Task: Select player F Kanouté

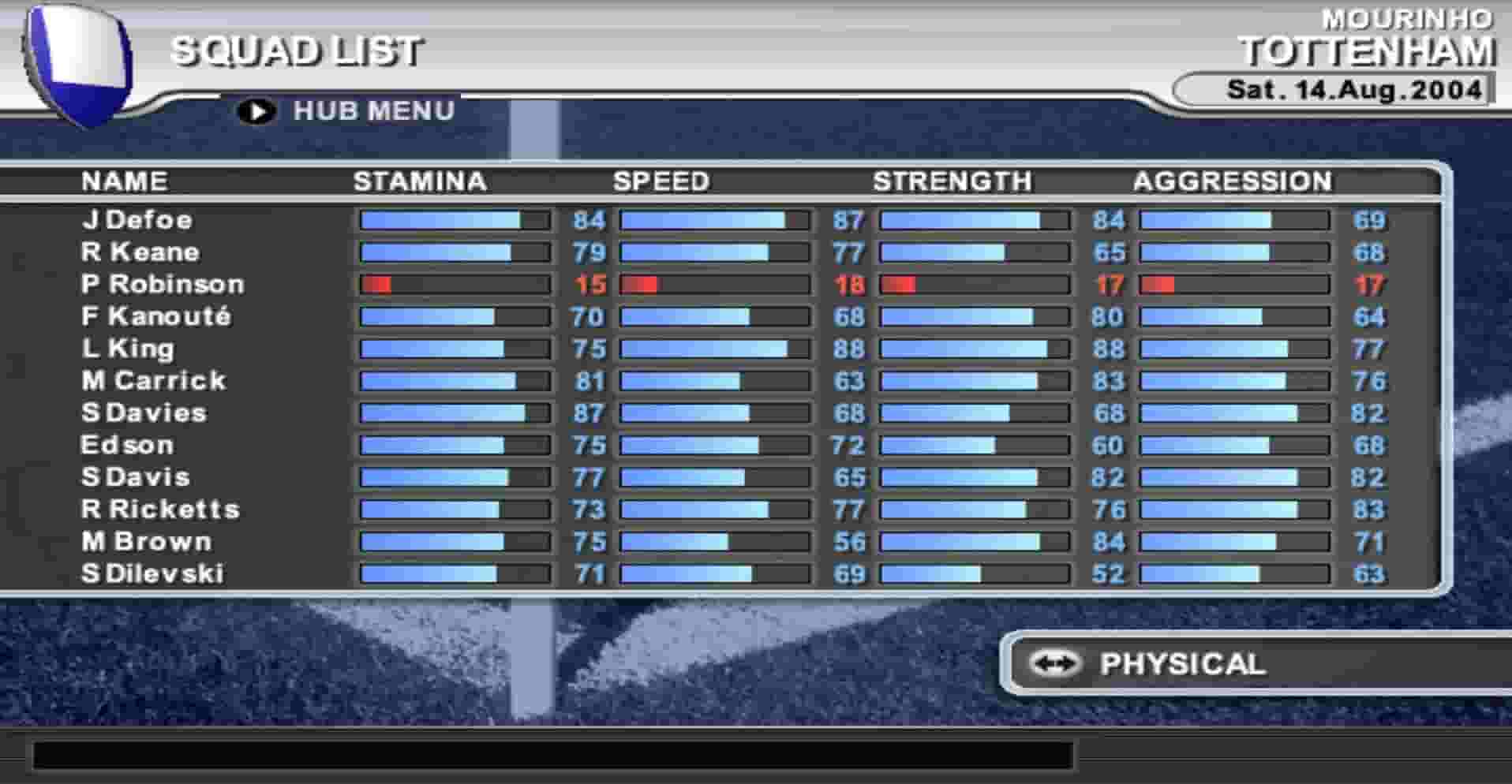Action: click(154, 317)
